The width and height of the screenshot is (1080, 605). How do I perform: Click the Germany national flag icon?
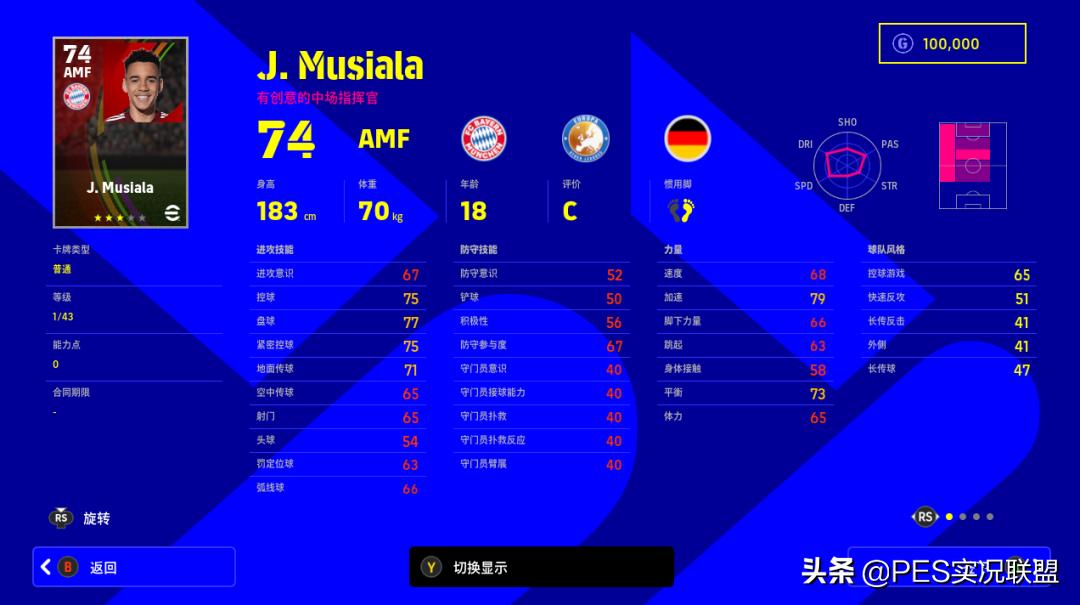(x=687, y=138)
